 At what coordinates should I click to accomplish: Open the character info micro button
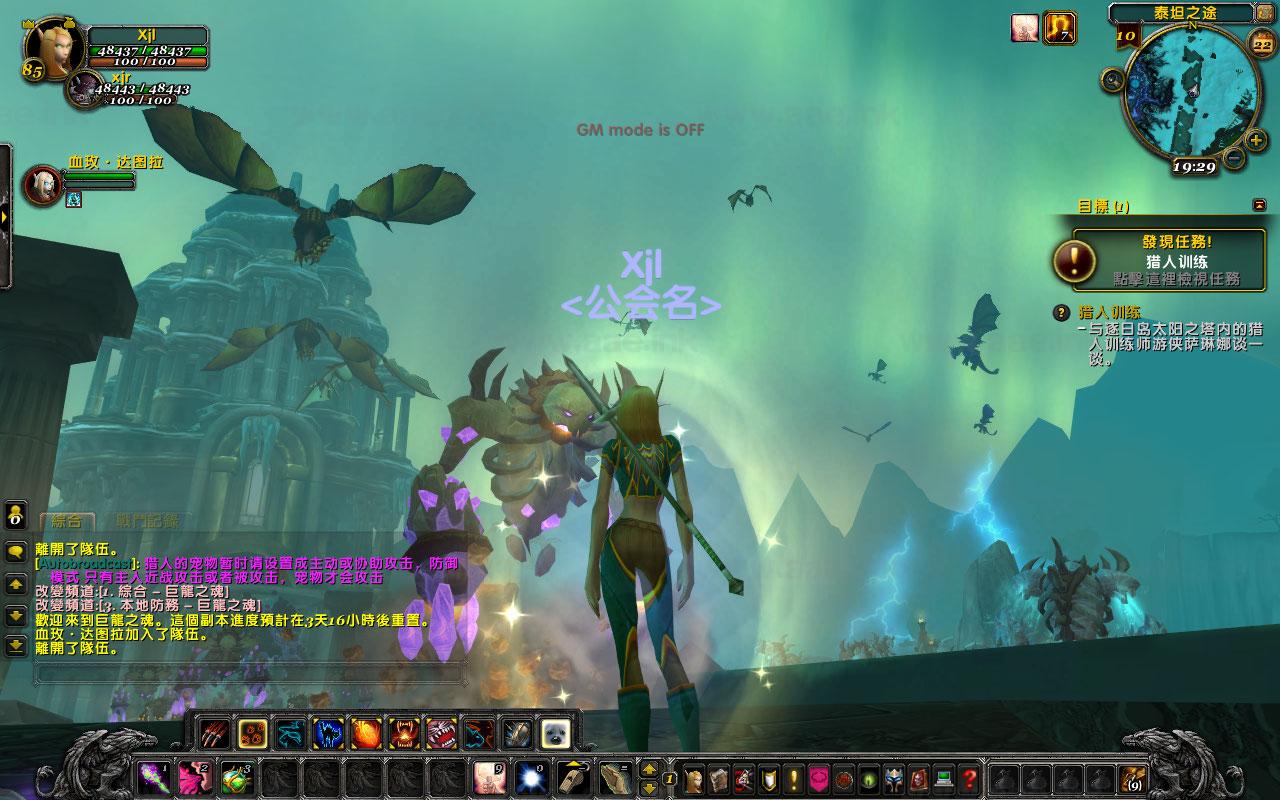pyautogui.click(x=693, y=777)
